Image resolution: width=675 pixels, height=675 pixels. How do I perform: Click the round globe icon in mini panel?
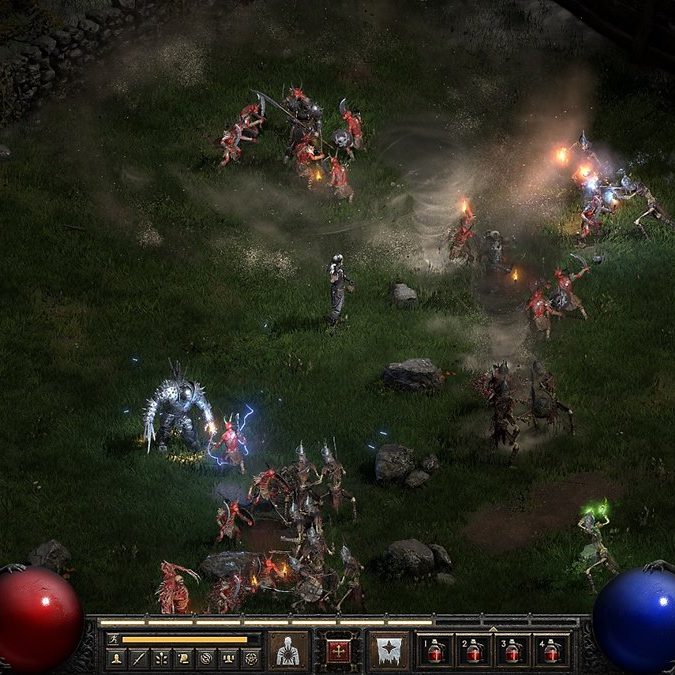[205, 658]
